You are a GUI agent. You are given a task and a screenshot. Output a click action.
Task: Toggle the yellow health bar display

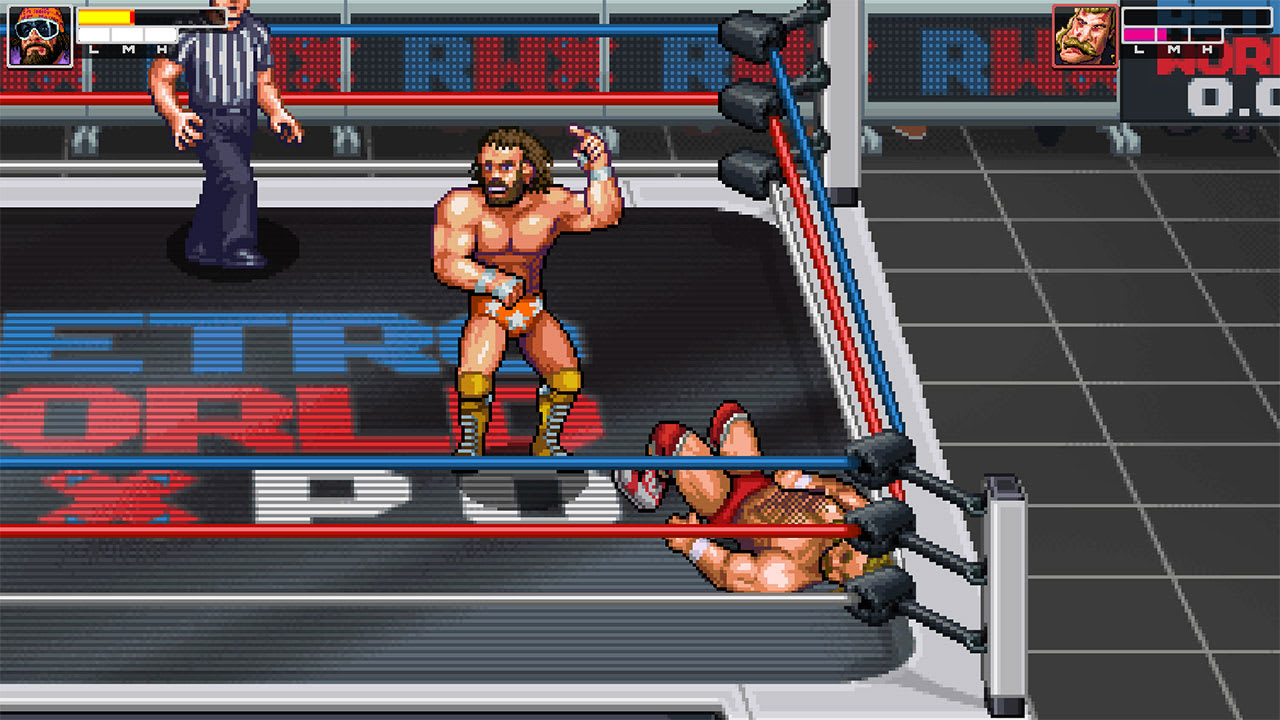pos(105,17)
